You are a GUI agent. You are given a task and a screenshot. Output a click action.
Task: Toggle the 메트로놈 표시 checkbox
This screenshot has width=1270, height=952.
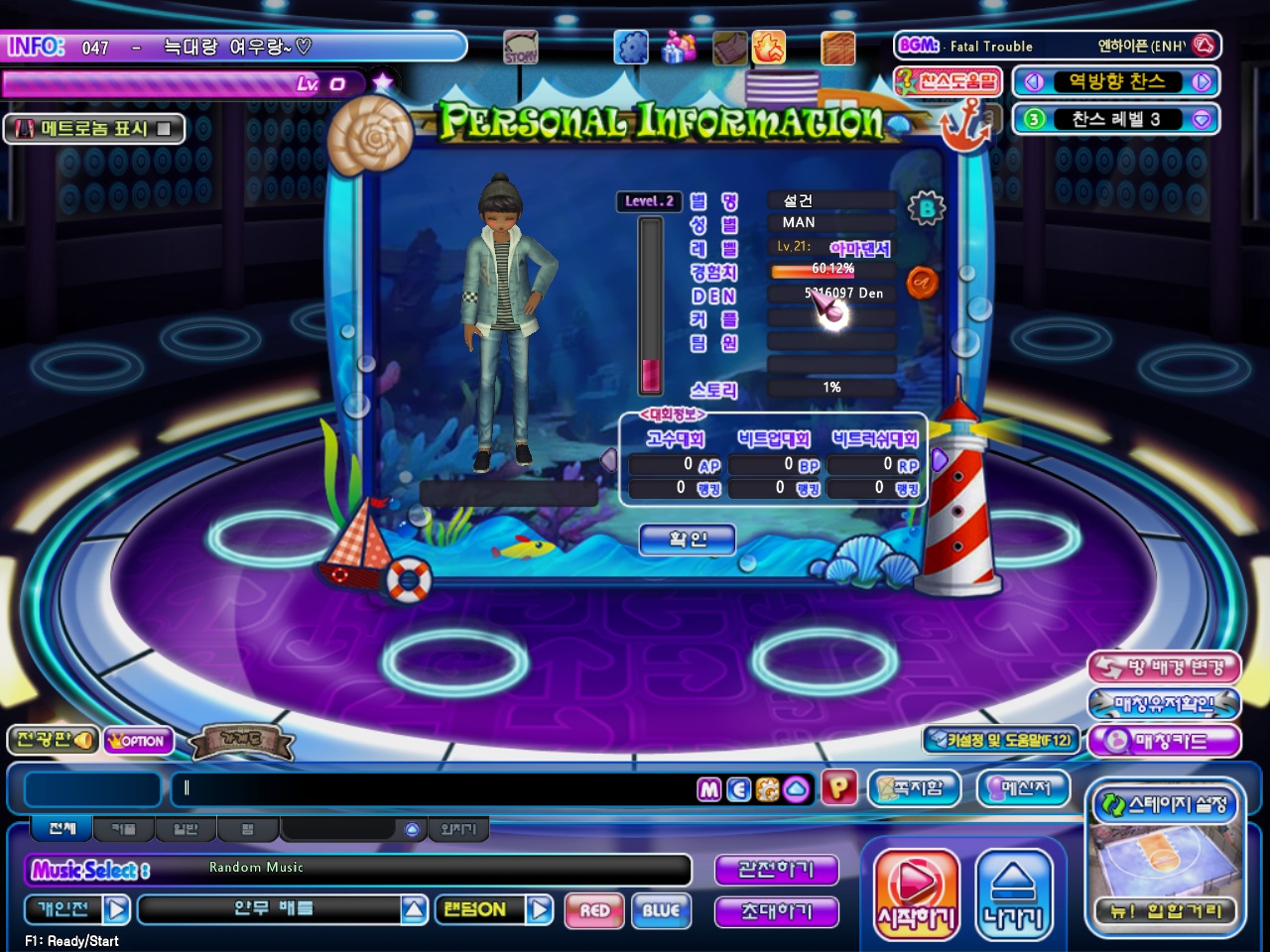pyautogui.click(x=164, y=129)
